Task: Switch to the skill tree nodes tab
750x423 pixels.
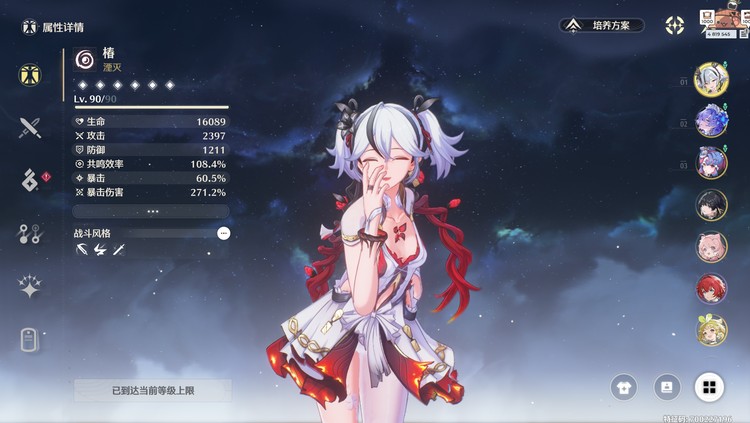Action: point(30,234)
